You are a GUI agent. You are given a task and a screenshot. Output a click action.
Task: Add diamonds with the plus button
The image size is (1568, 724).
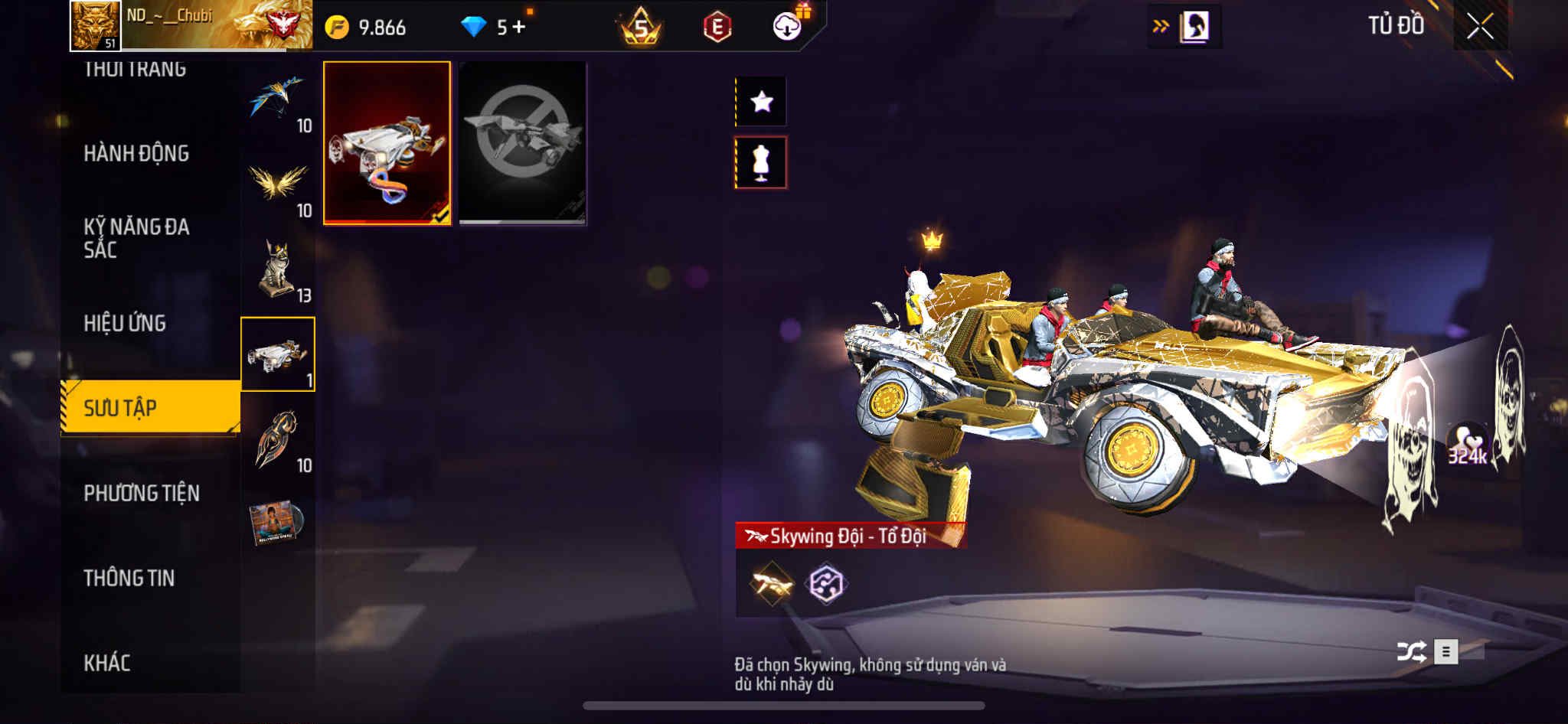[520, 28]
